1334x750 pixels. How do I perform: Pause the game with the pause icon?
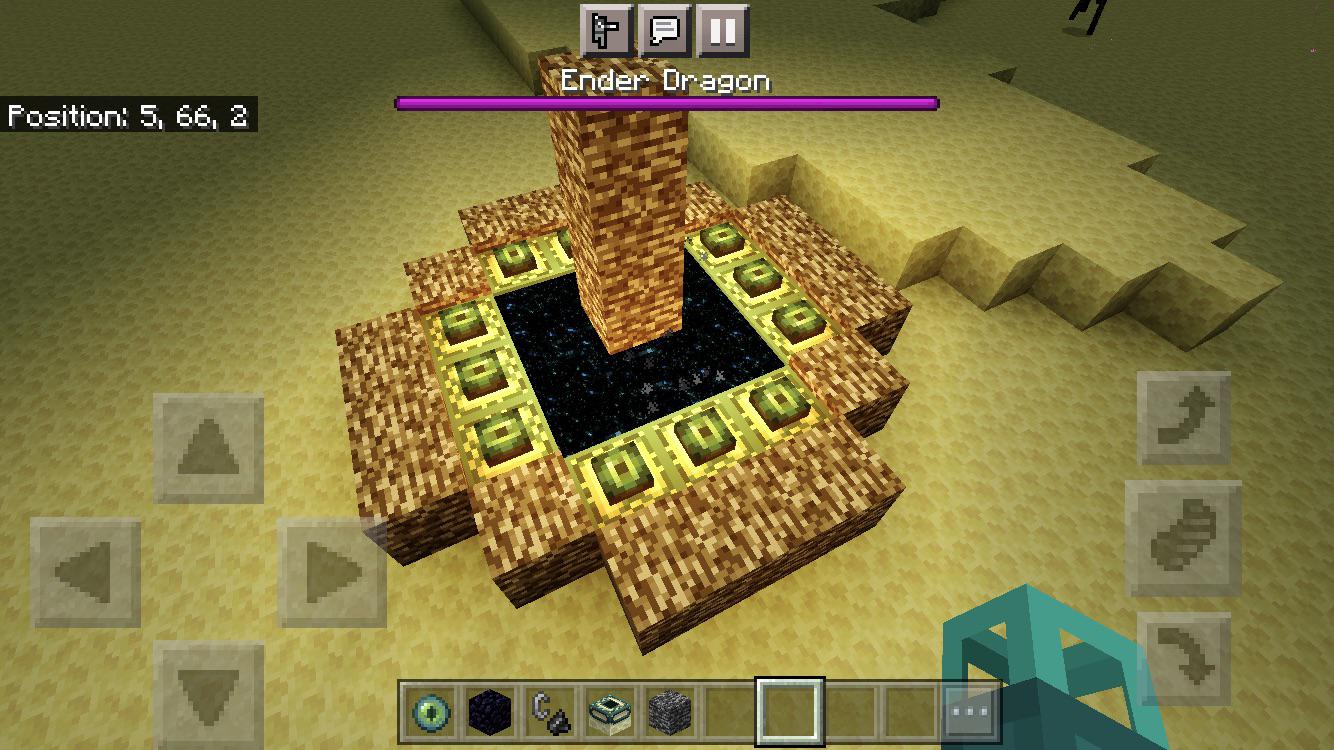coord(722,31)
